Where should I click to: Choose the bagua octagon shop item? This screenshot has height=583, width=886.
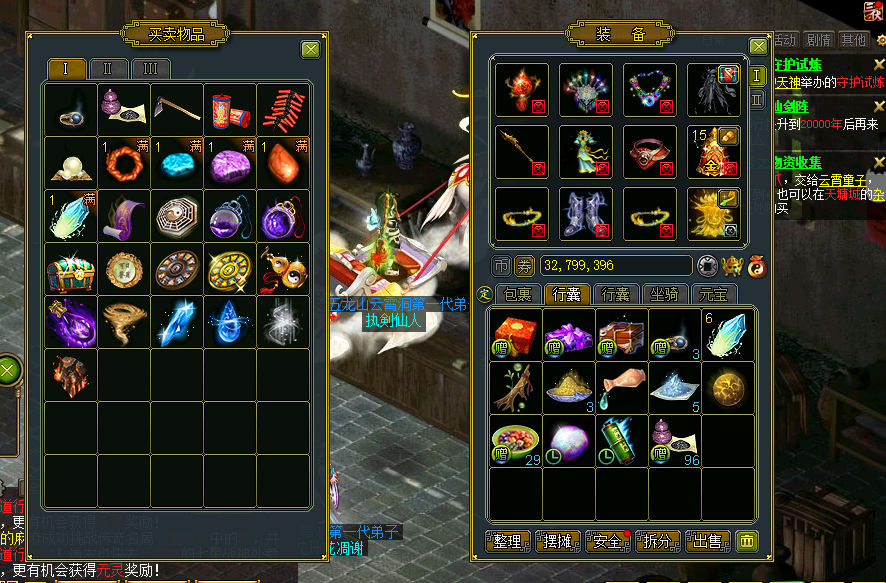(x=177, y=216)
